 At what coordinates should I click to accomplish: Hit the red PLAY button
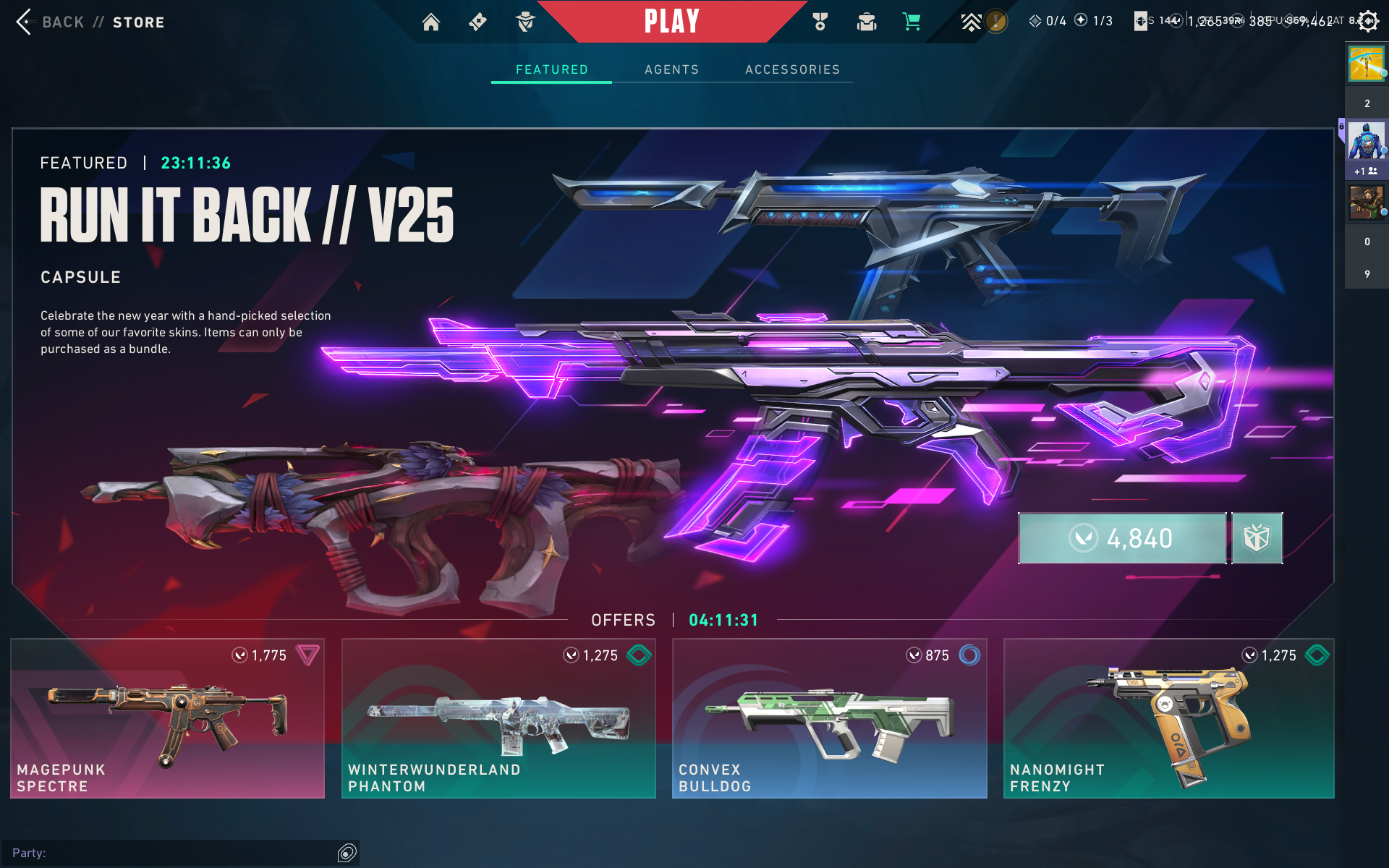(671, 22)
